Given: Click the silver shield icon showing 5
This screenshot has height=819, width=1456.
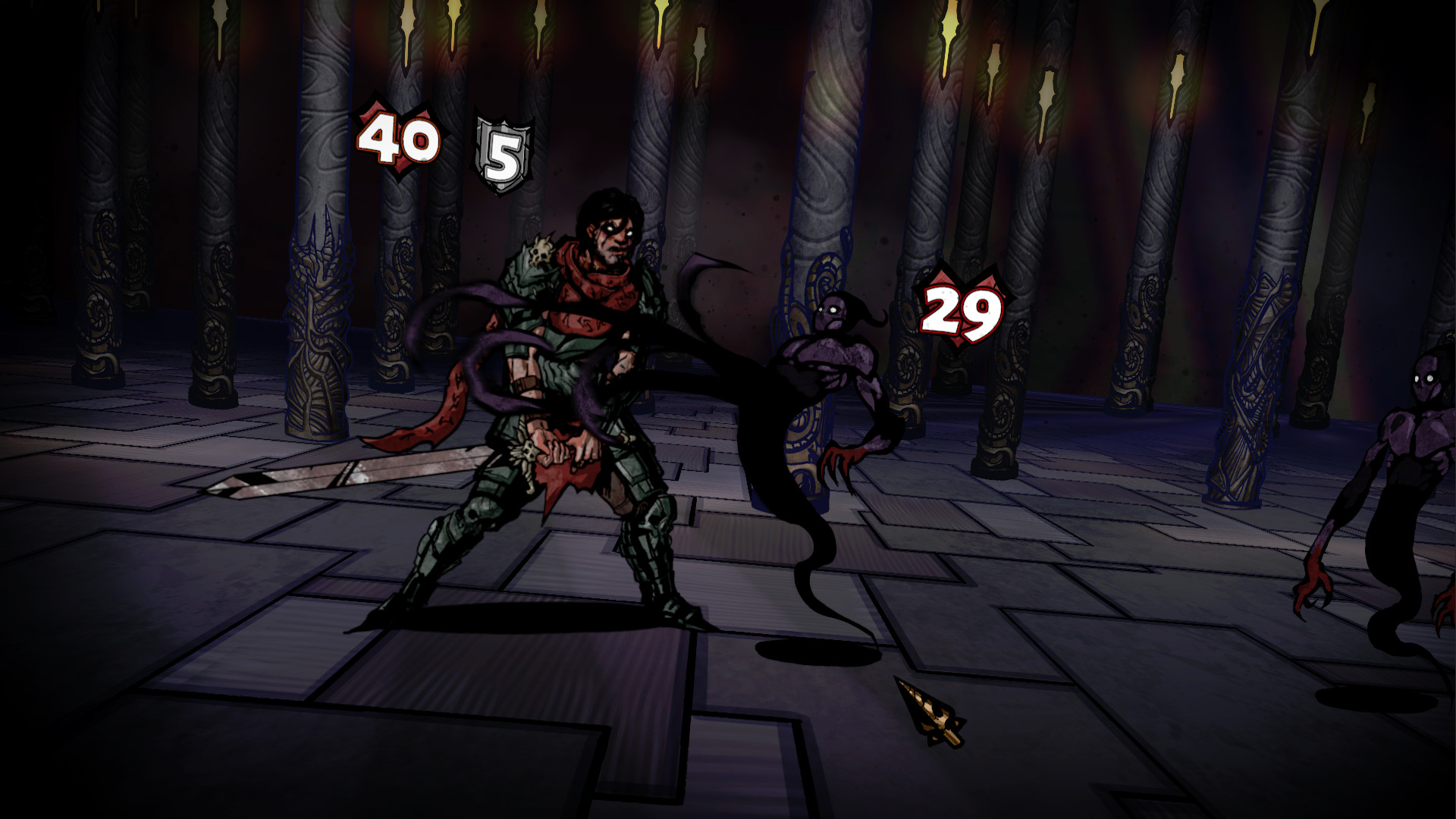Looking at the screenshot, I should 500,147.
